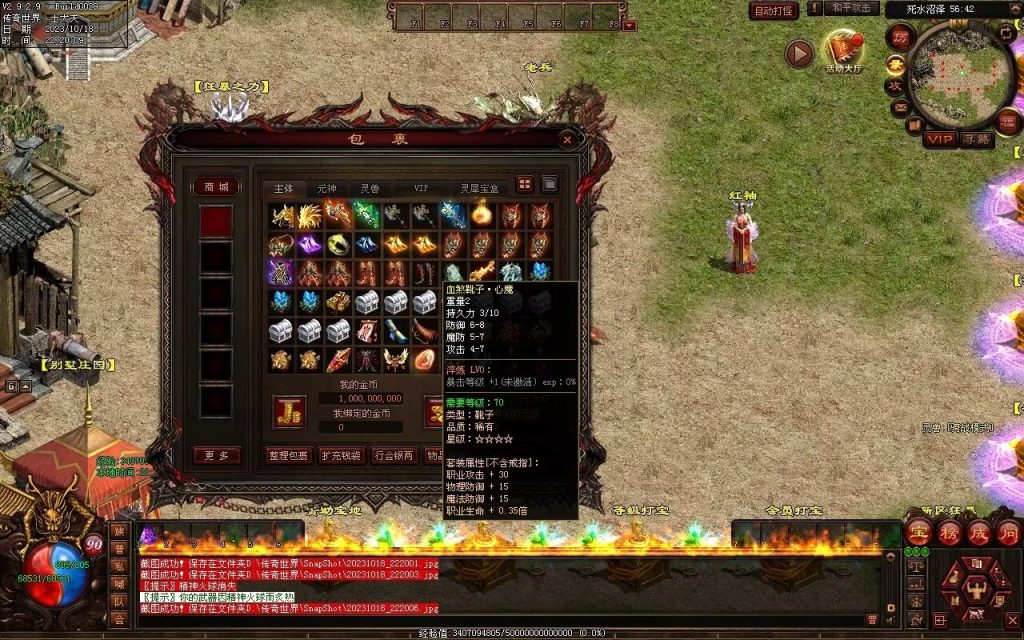
Task: Click the 扩充锦袋 expand bag button
Action: tap(341, 456)
